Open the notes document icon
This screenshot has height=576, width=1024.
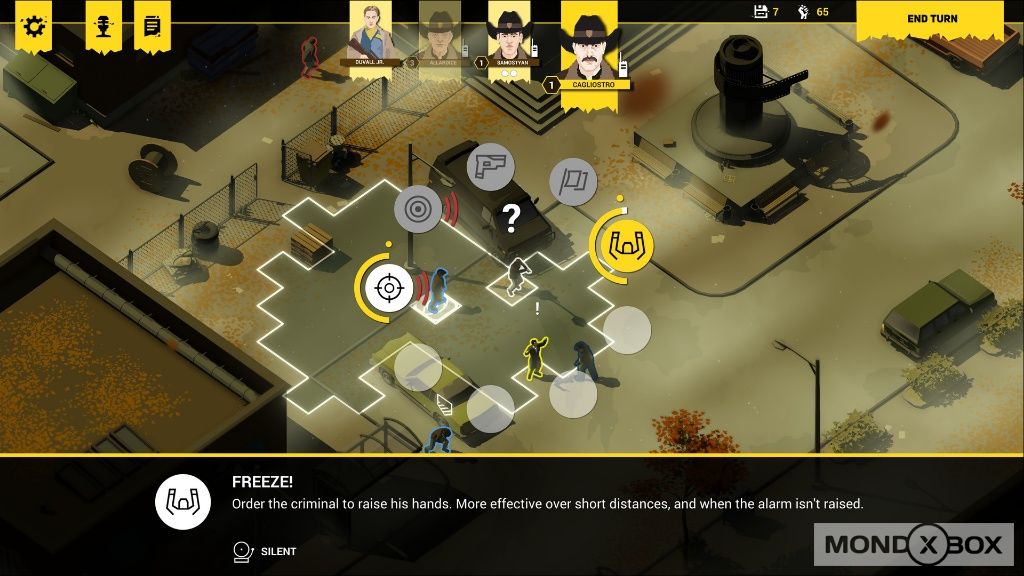point(152,26)
